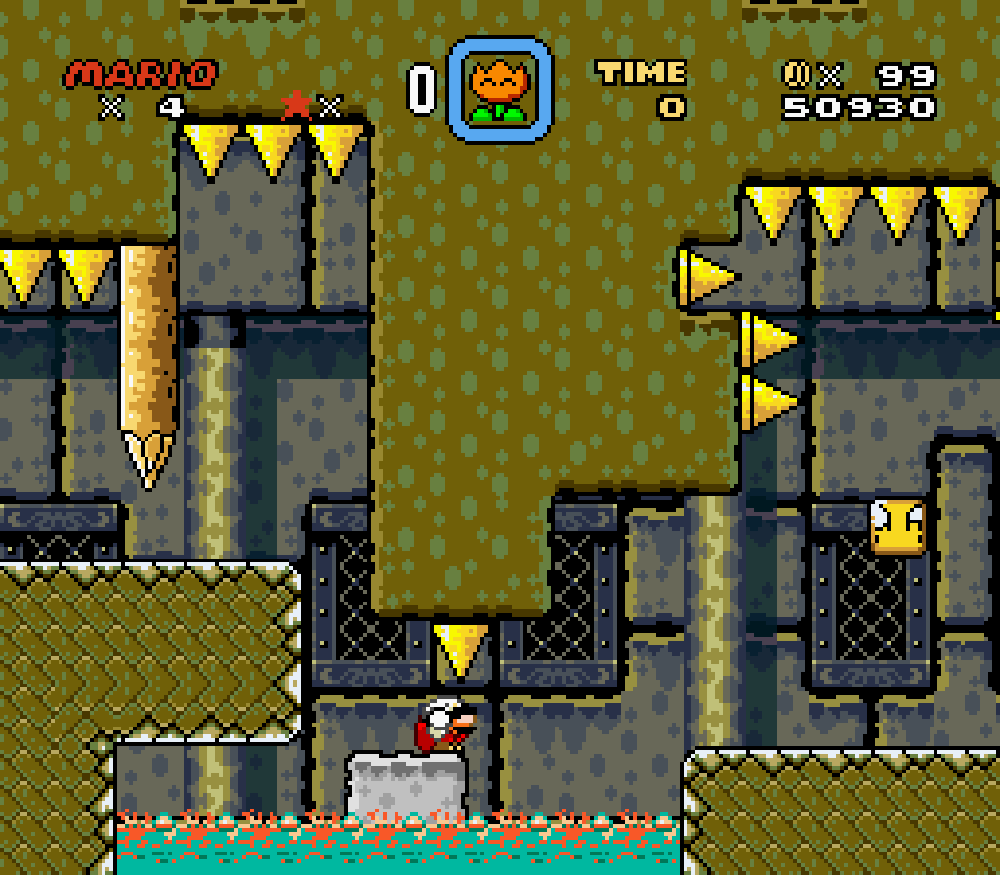Image resolution: width=1000 pixels, height=875 pixels.
Task: Select the reserve Fire Flower item box
Action: click(499, 91)
